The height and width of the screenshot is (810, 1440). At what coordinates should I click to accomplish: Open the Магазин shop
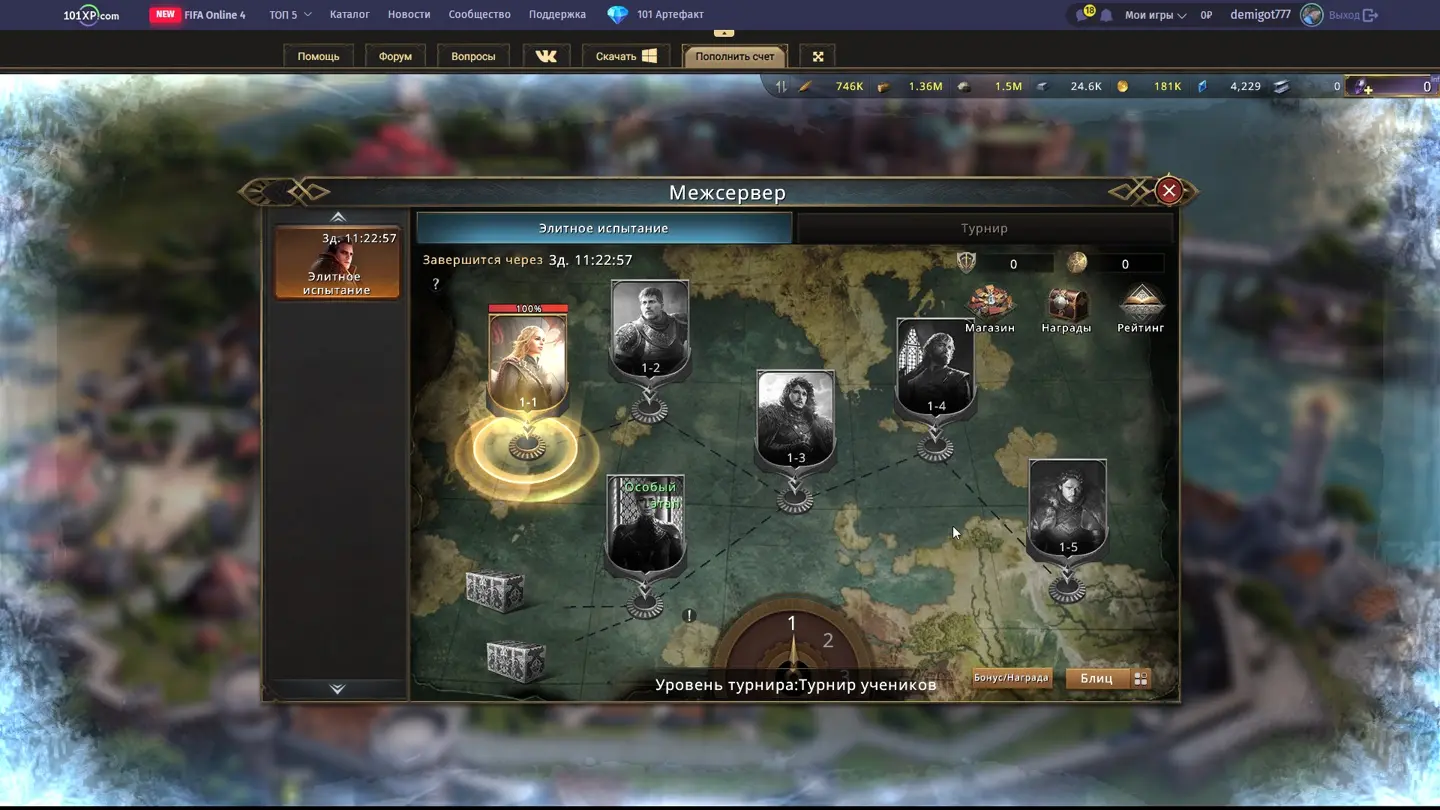pos(989,308)
